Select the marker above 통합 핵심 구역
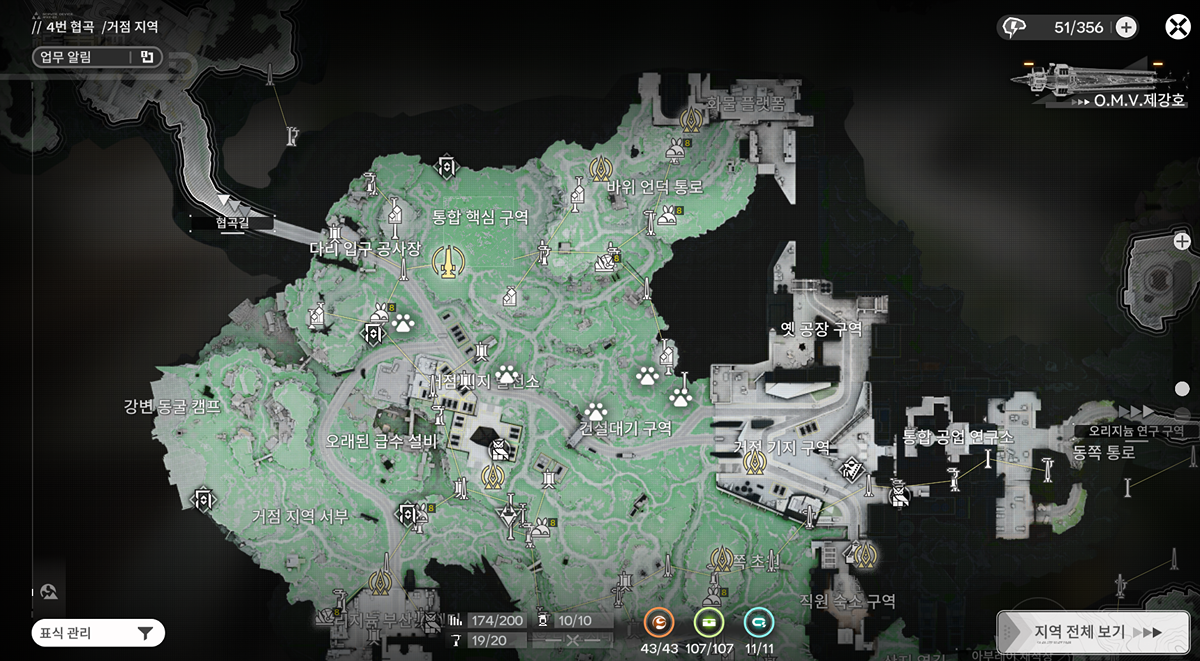This screenshot has width=1200, height=661. click(447, 167)
